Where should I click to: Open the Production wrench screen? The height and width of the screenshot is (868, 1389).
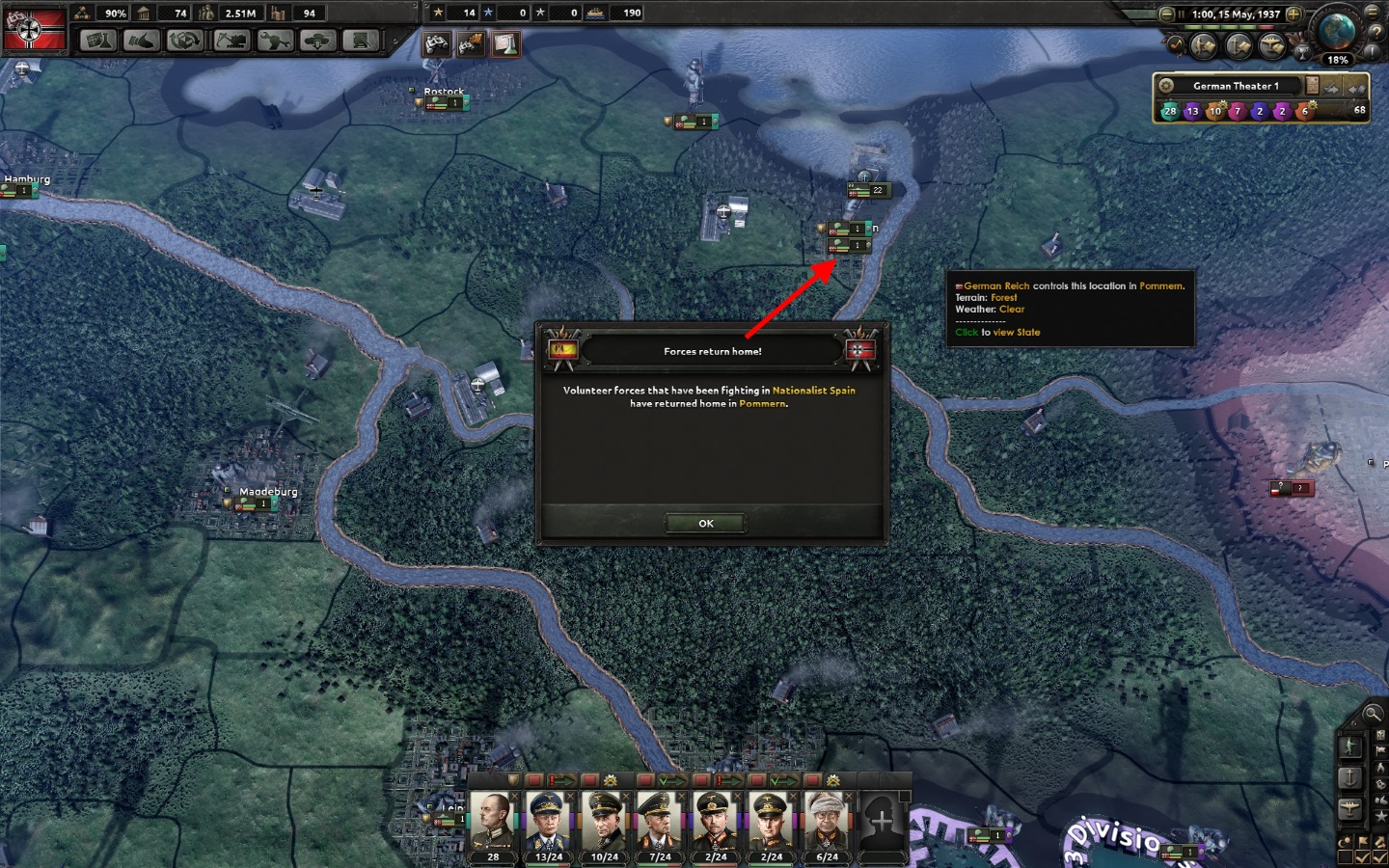click(275, 41)
